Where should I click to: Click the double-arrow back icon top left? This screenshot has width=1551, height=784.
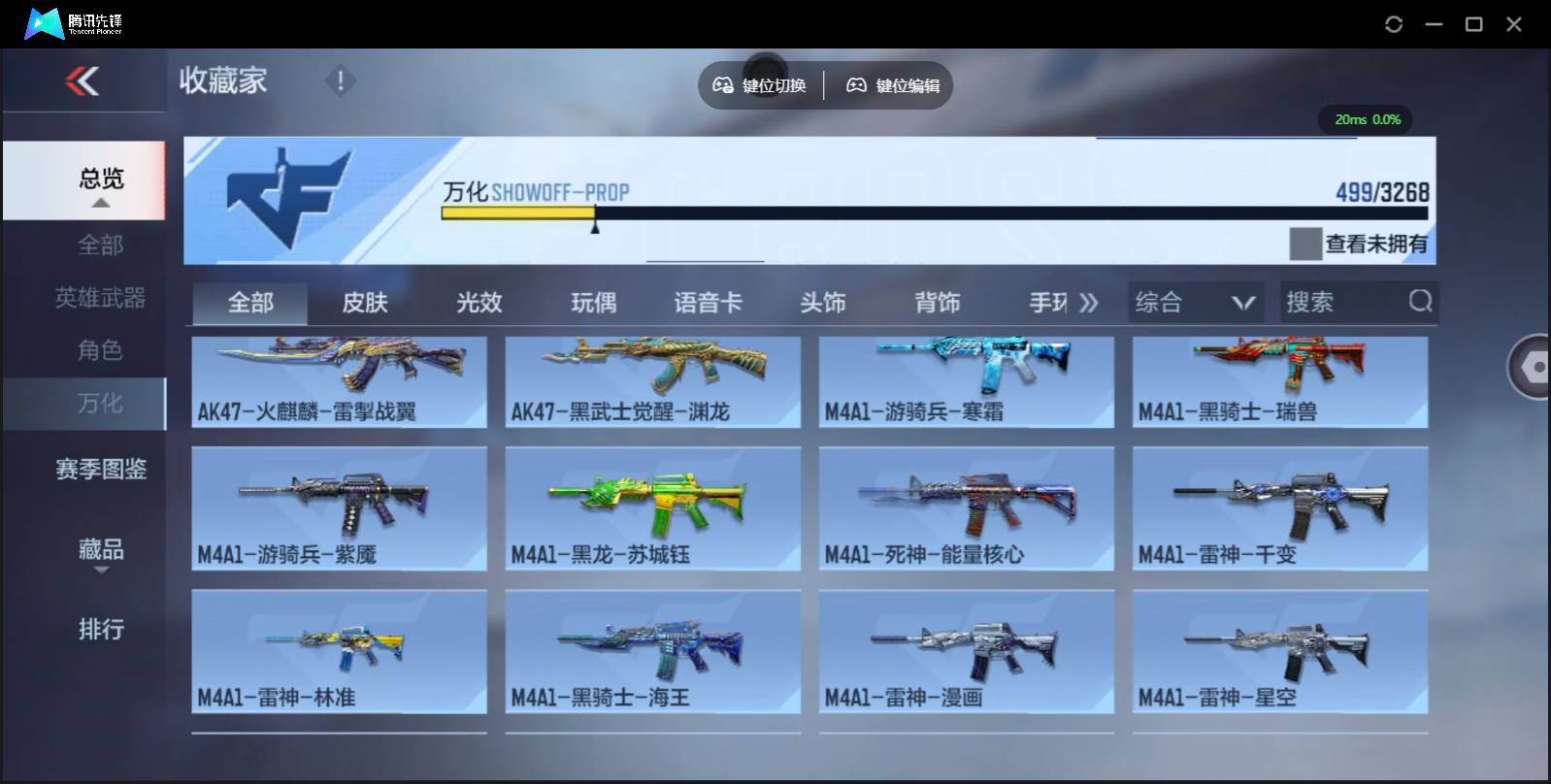coord(83,82)
